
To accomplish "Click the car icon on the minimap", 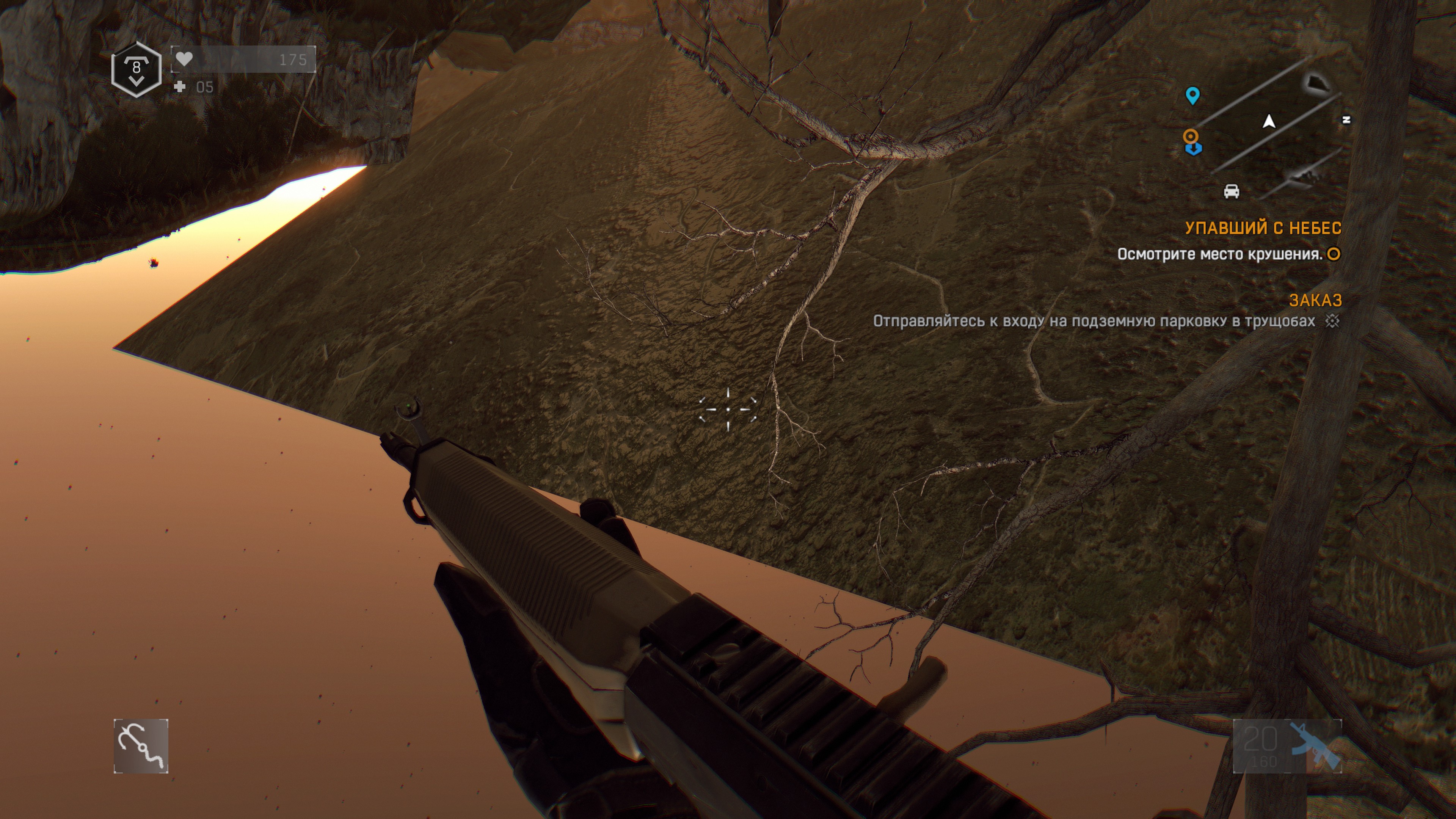I will [1231, 191].
